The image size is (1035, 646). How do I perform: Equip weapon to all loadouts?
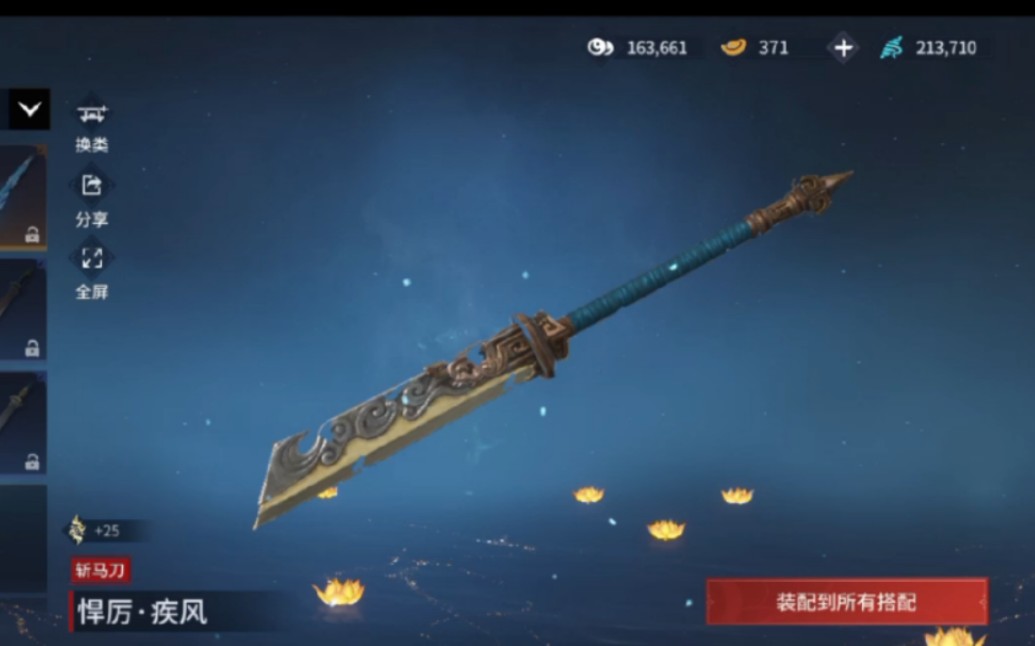[x=846, y=602]
